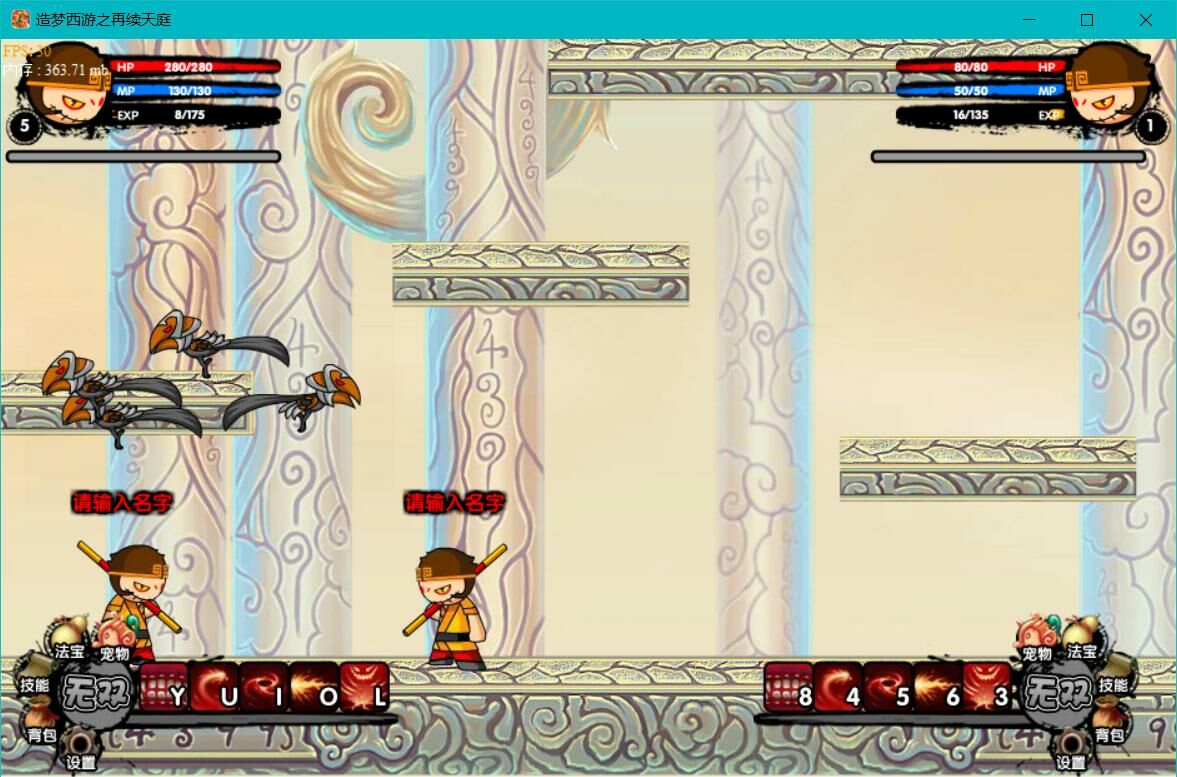Activate player one's 无双 ultimate button
1177x777 pixels.
pyautogui.click(x=95, y=691)
